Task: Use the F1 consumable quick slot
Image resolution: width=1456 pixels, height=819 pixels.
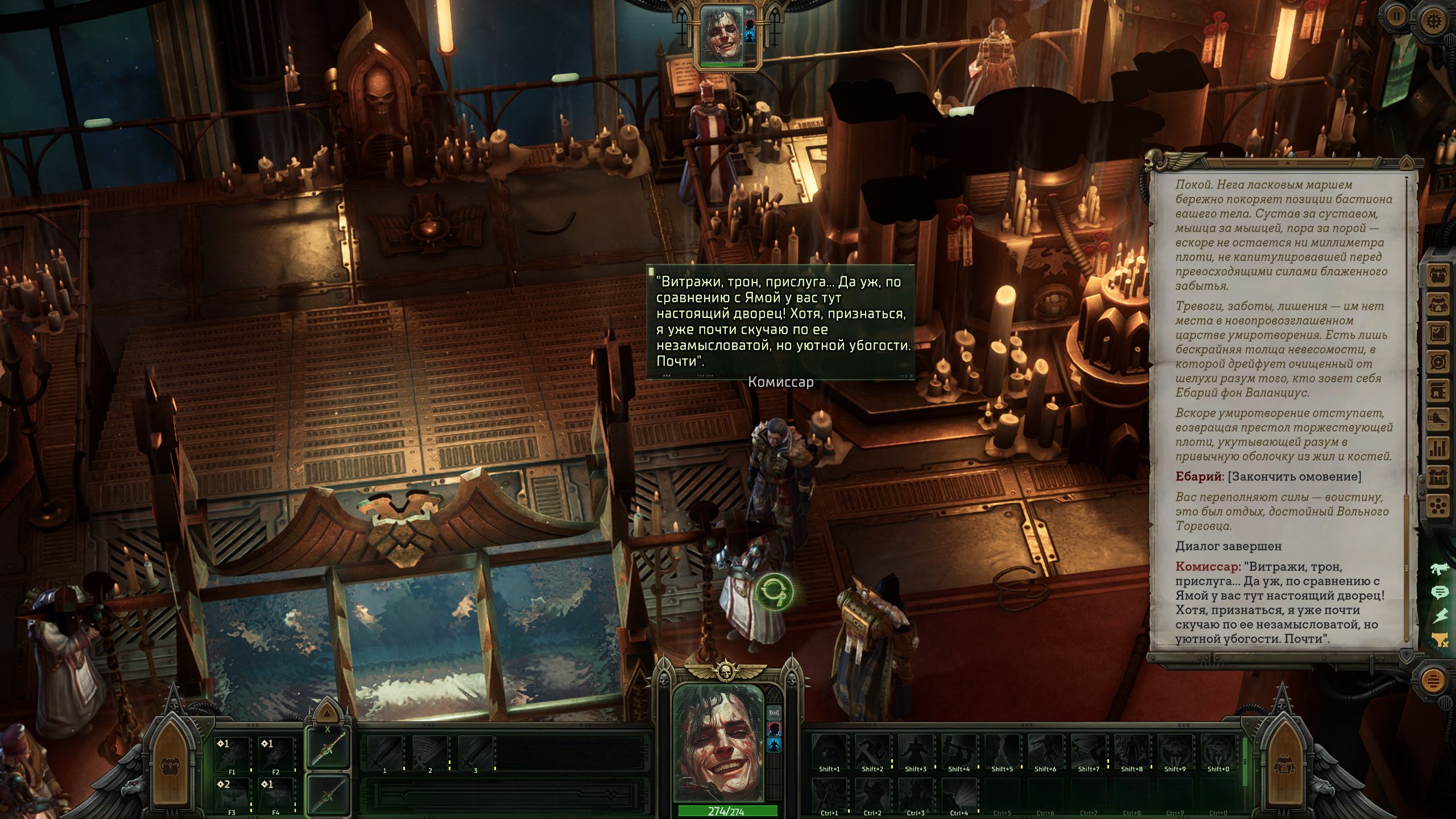Action: tap(231, 754)
